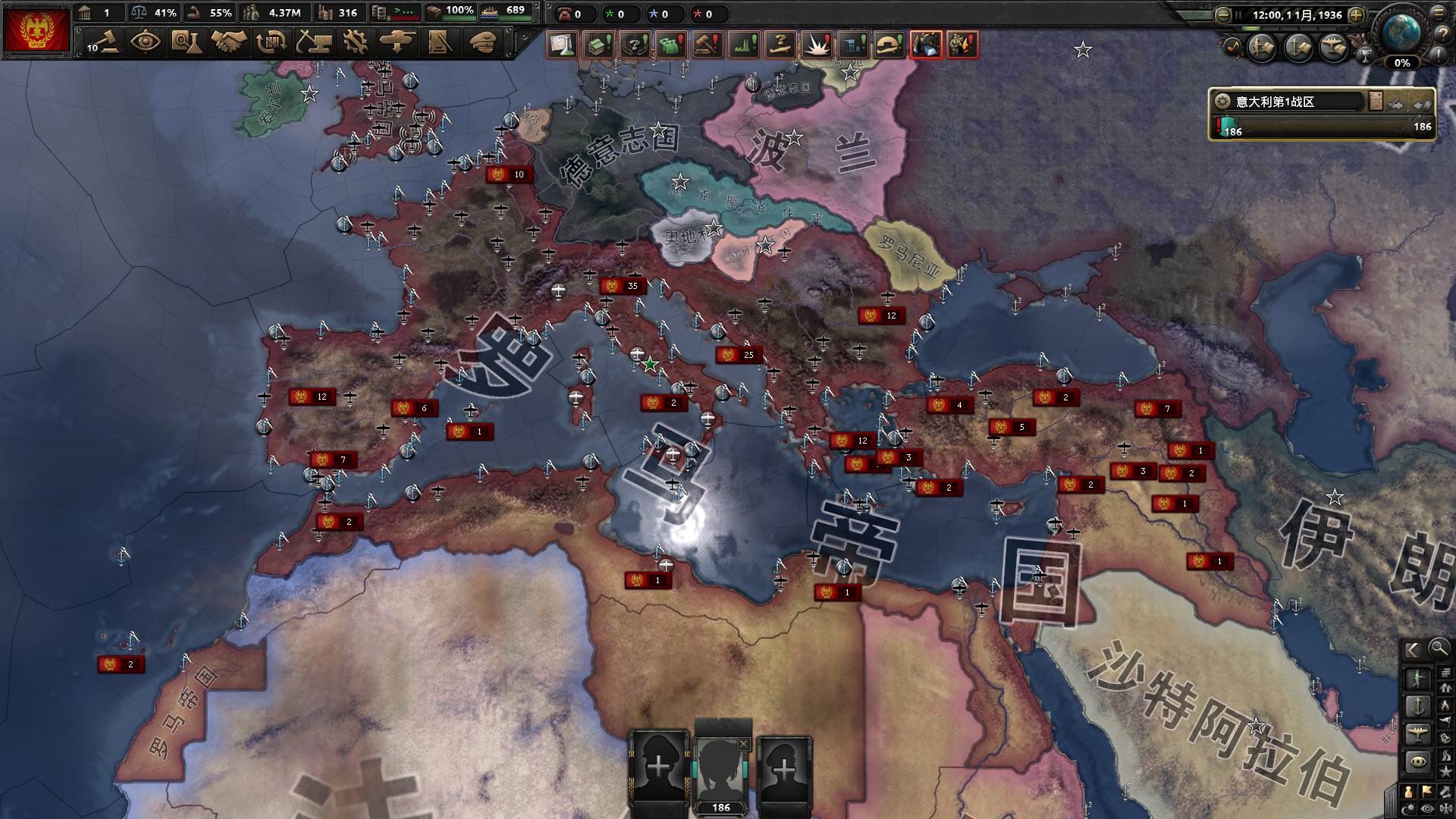Screen dimensions: 1456x819
Task: Open the trade menu
Action: [x=271, y=42]
